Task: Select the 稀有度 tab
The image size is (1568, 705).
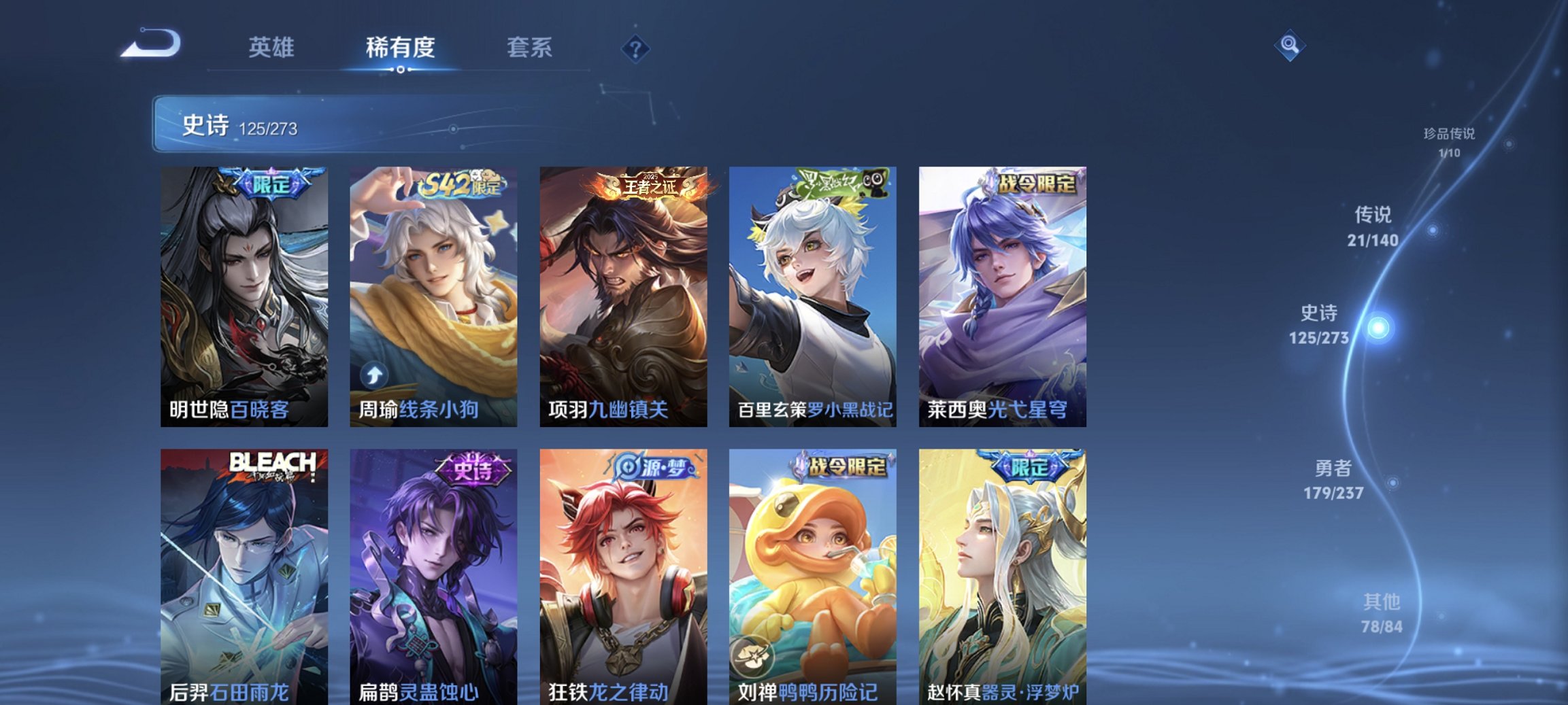Action: tap(397, 47)
